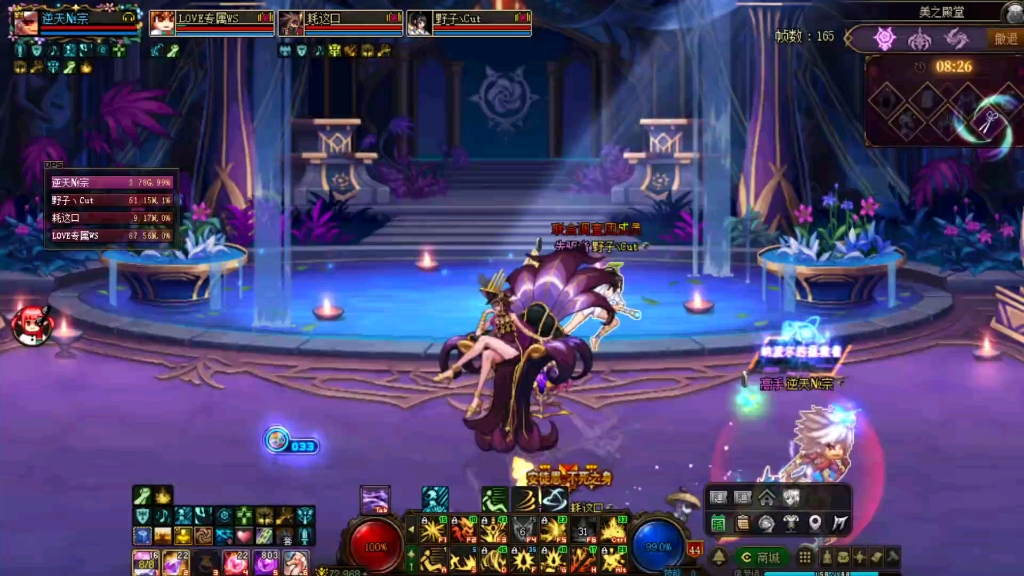
Task: Click the 撤退 retreat button
Action: click(x=1004, y=39)
